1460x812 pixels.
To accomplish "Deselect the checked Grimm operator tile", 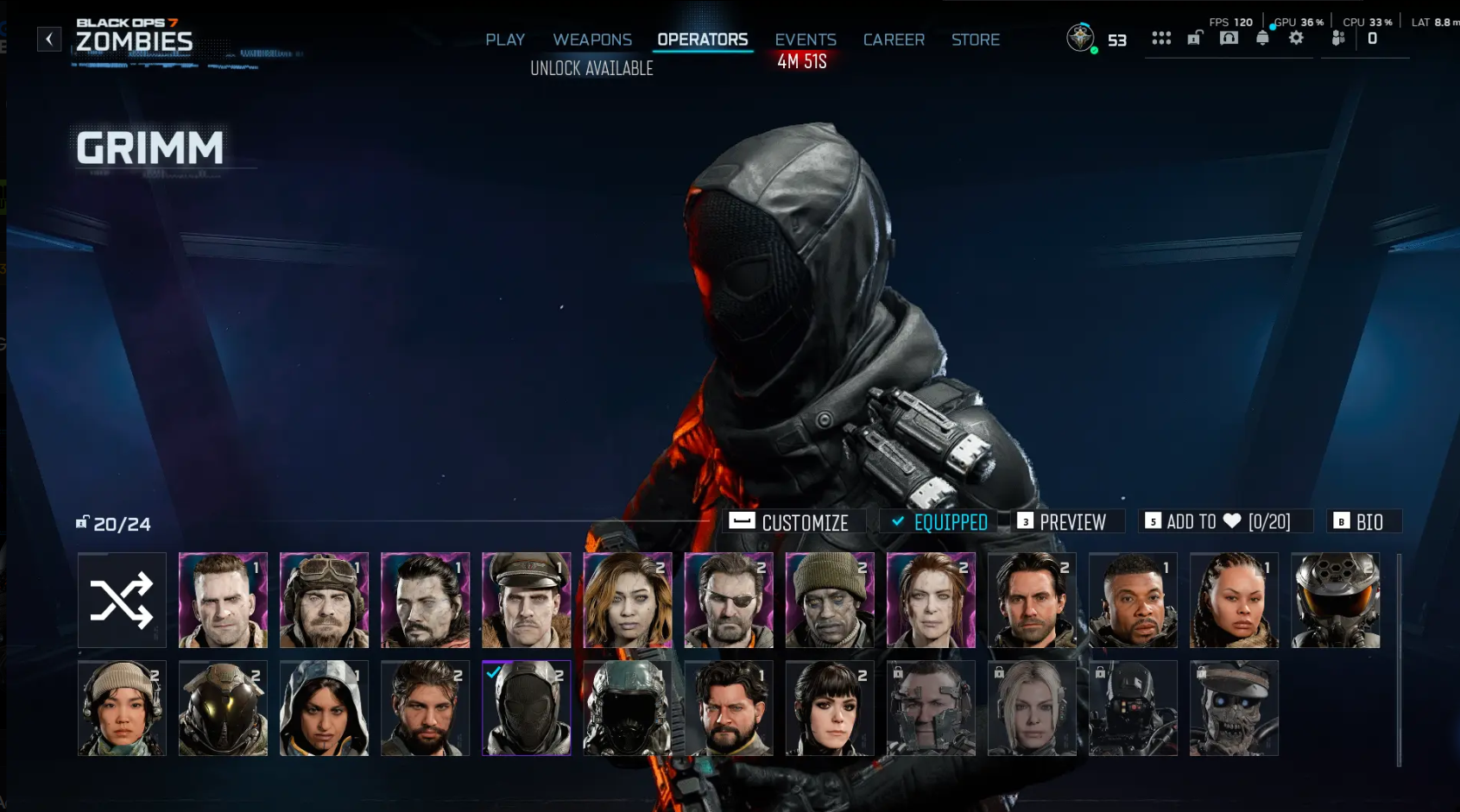I will [526, 708].
